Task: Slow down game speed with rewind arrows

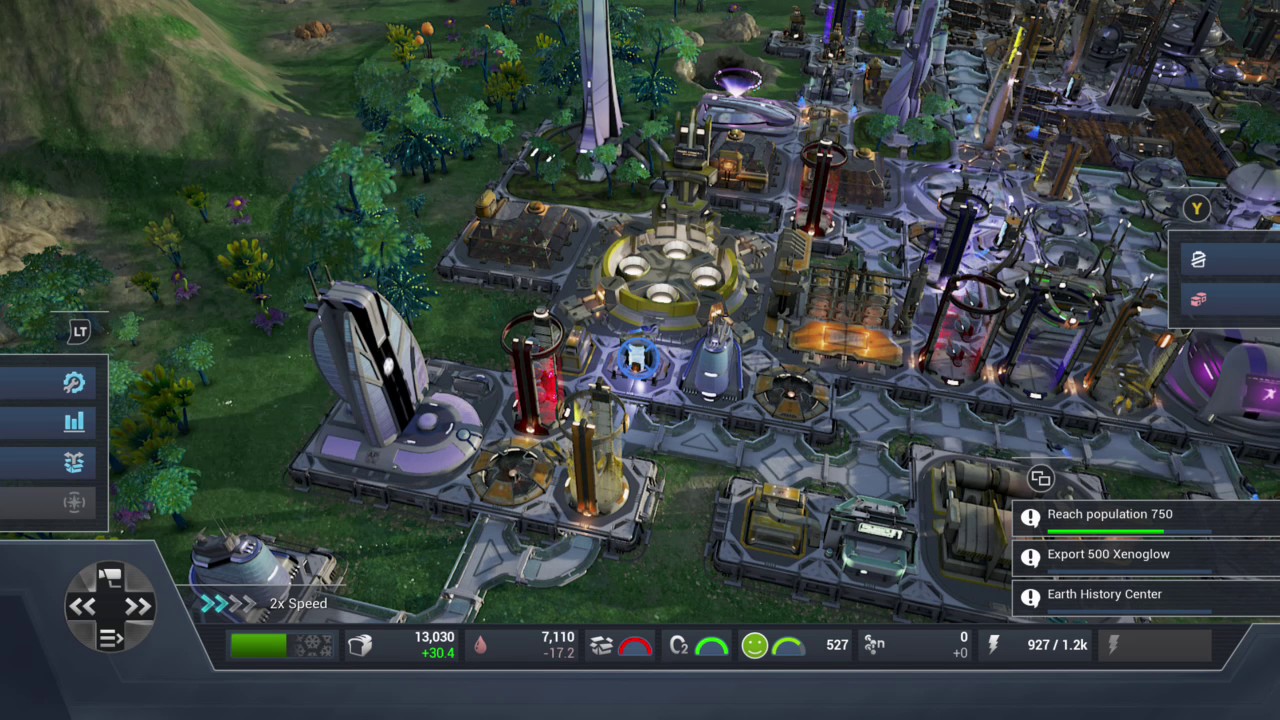Action: click(82, 606)
